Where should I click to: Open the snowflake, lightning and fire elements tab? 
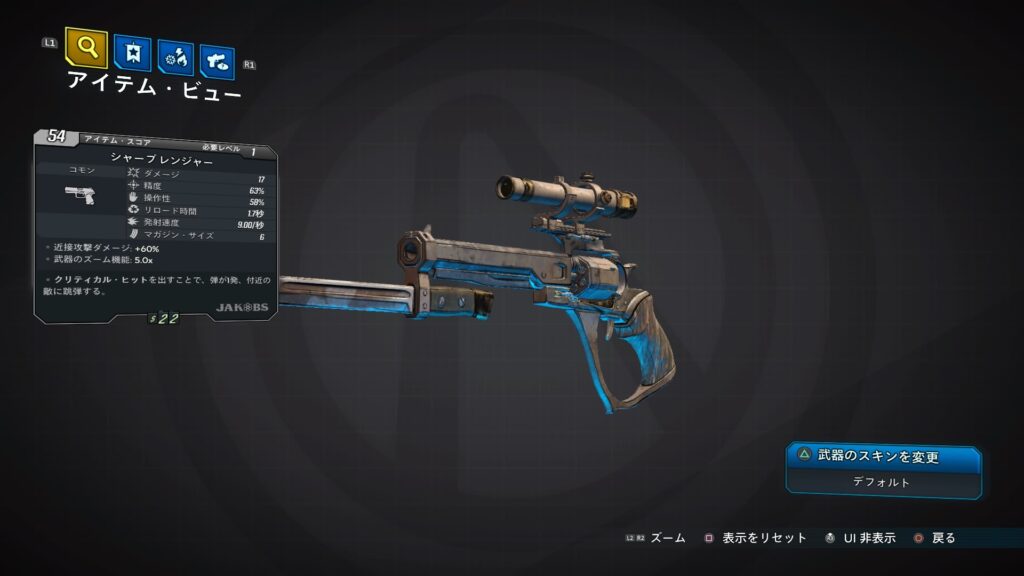point(175,58)
